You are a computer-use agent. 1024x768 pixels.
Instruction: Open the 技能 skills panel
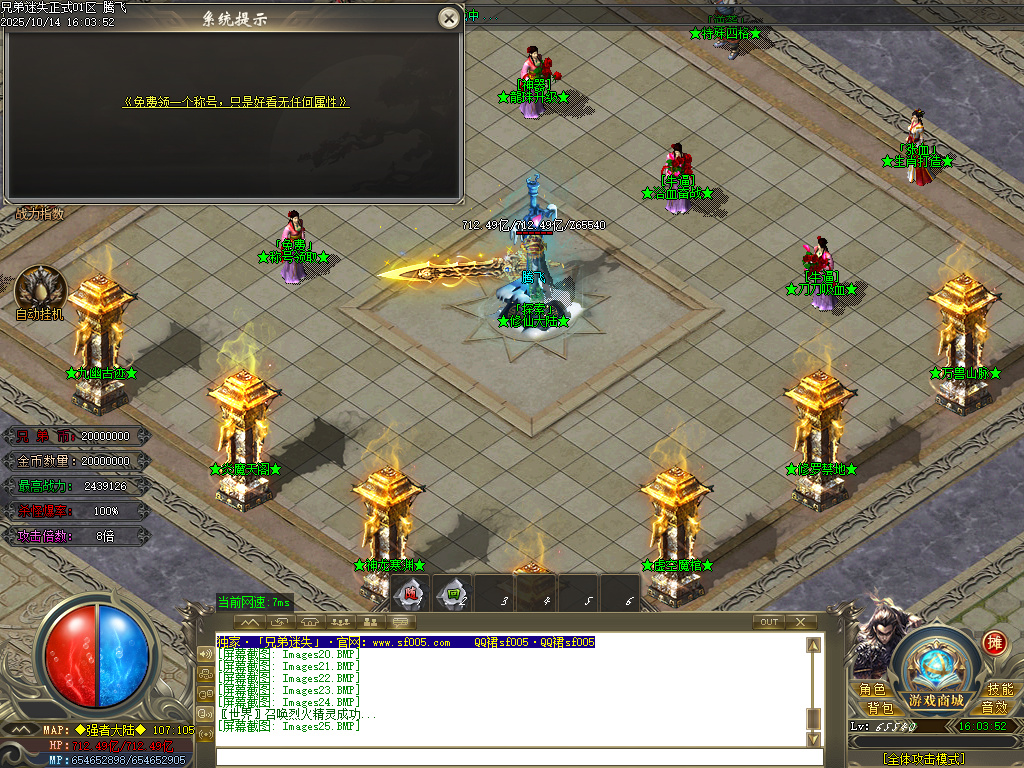pyautogui.click(x=1000, y=690)
